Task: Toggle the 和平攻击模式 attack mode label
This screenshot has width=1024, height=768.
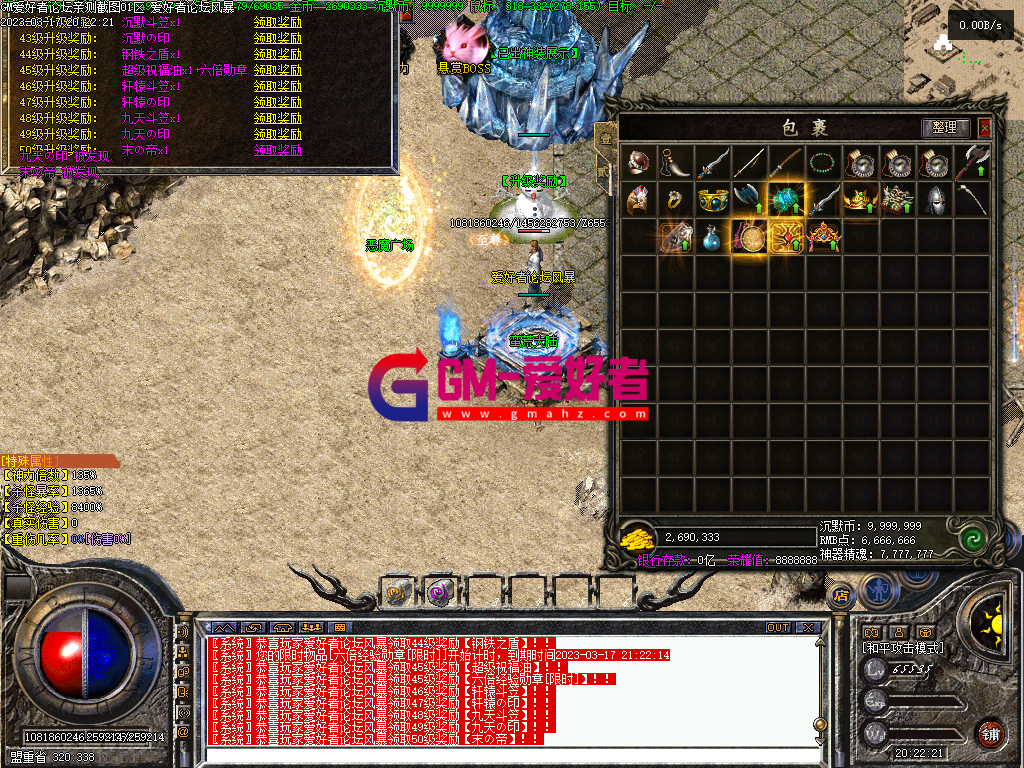Action: (902, 648)
